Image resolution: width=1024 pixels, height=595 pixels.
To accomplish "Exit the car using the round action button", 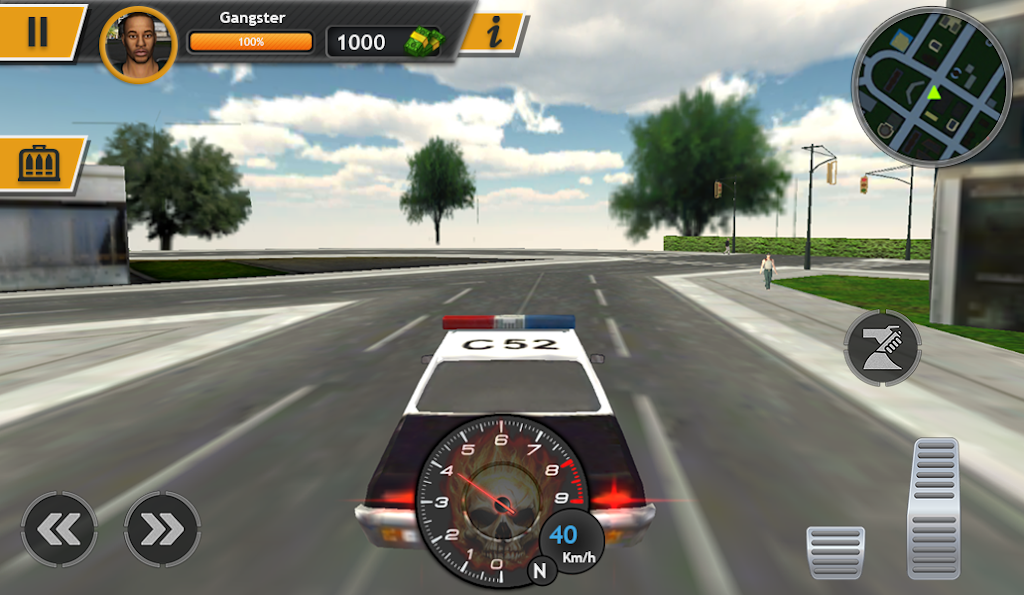I will coord(882,348).
